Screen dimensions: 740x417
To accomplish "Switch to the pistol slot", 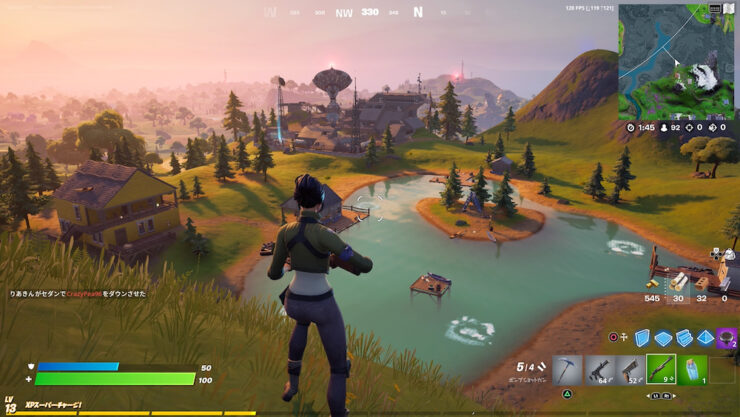I will point(630,370).
